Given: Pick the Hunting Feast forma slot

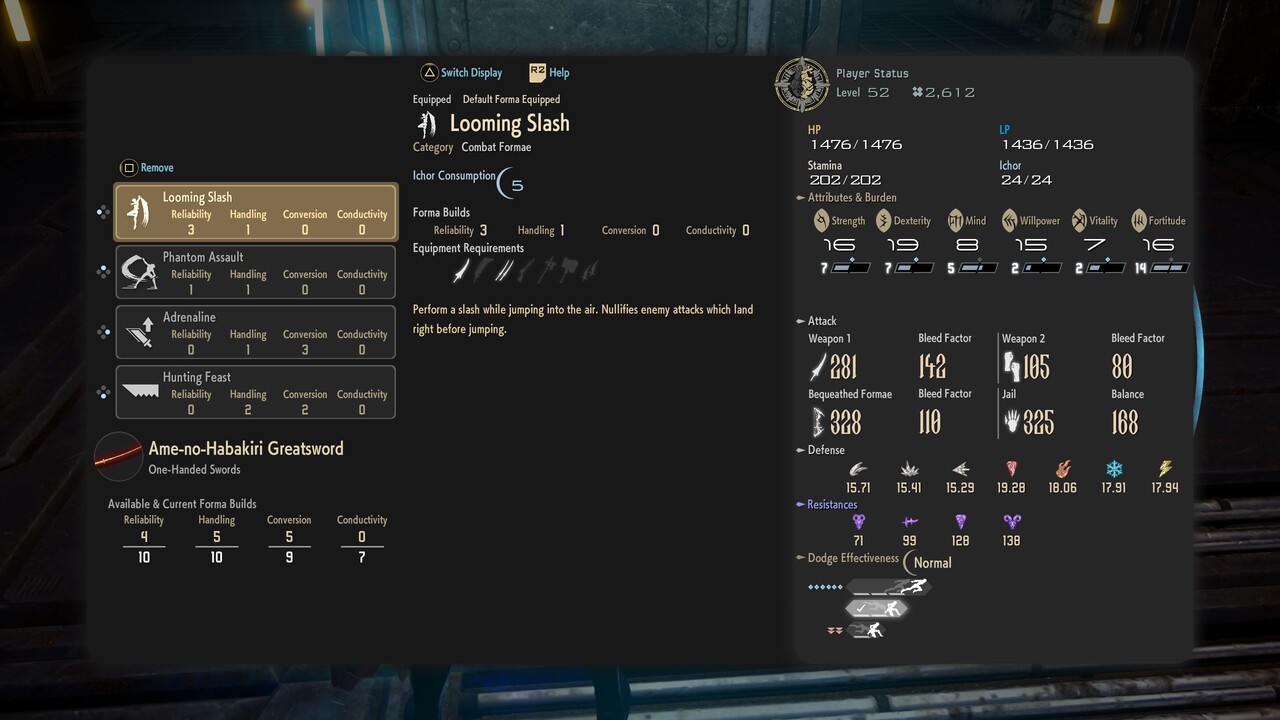Looking at the screenshot, I should click(x=256, y=392).
